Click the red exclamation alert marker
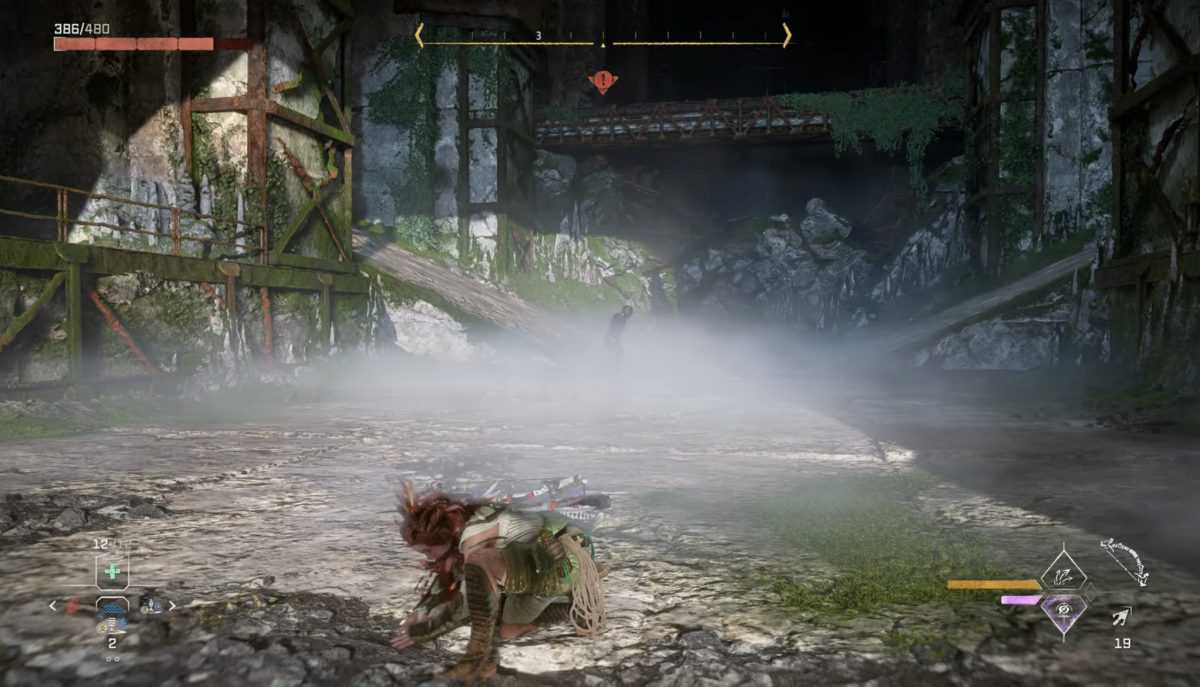 [x=602, y=81]
